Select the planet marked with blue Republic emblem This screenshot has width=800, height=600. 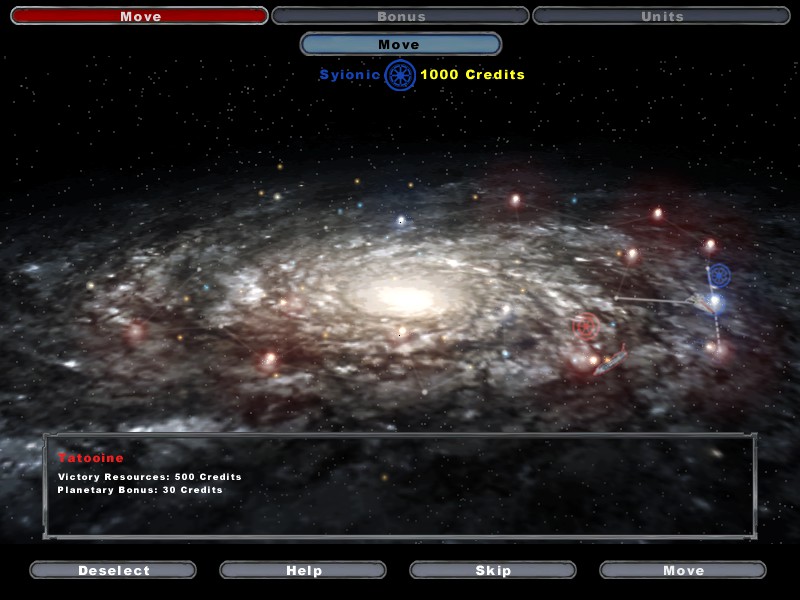coord(718,275)
